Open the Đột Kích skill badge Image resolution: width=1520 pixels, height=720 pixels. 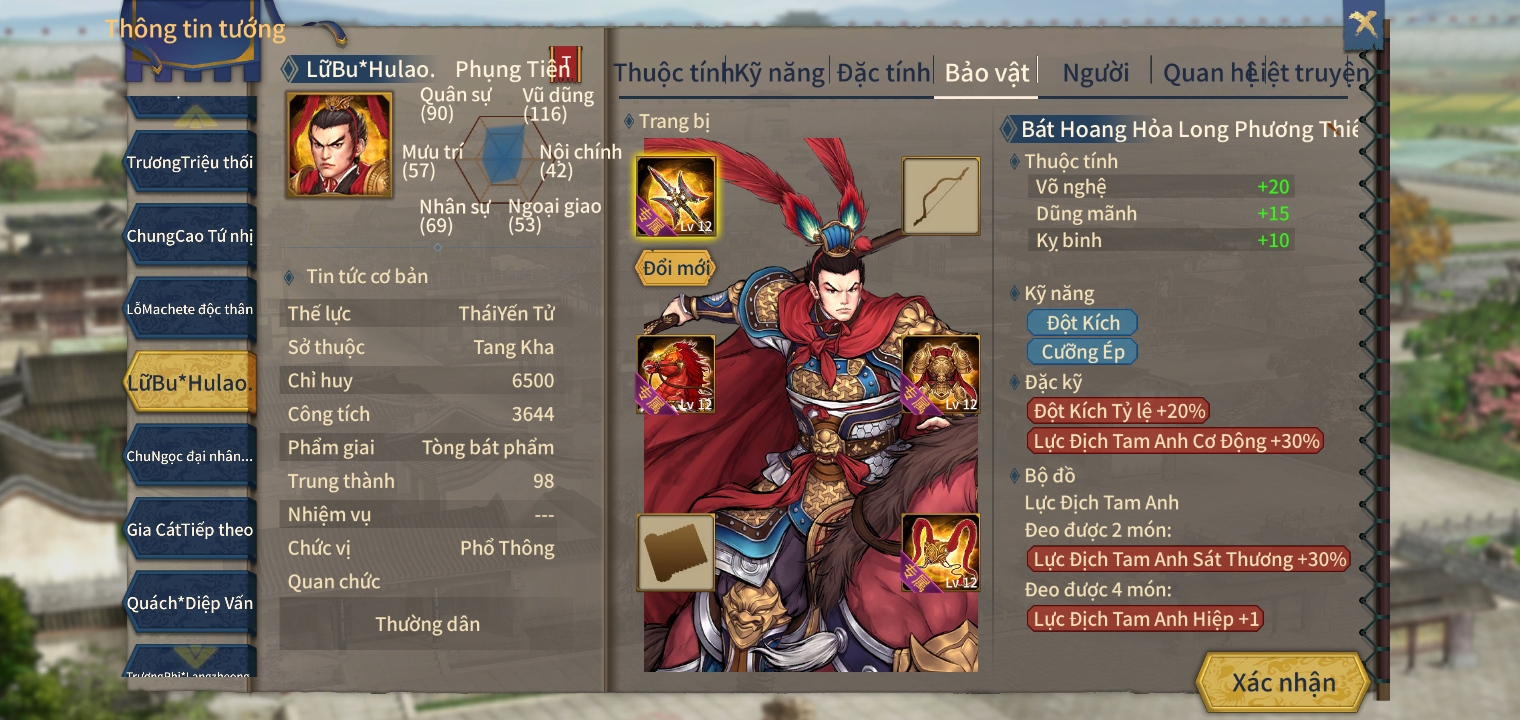click(x=1081, y=322)
